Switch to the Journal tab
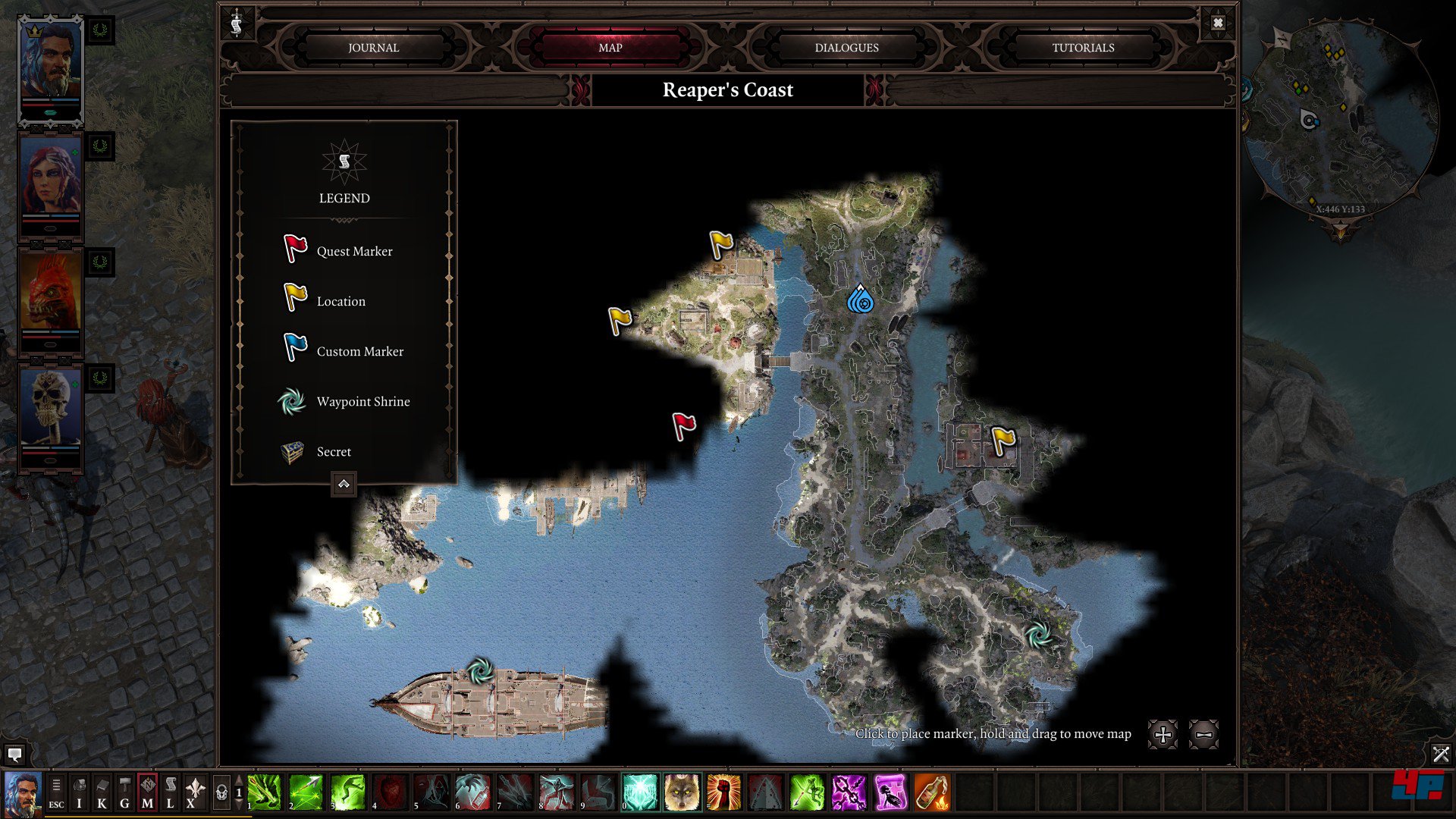Image resolution: width=1456 pixels, height=819 pixels. tap(373, 47)
